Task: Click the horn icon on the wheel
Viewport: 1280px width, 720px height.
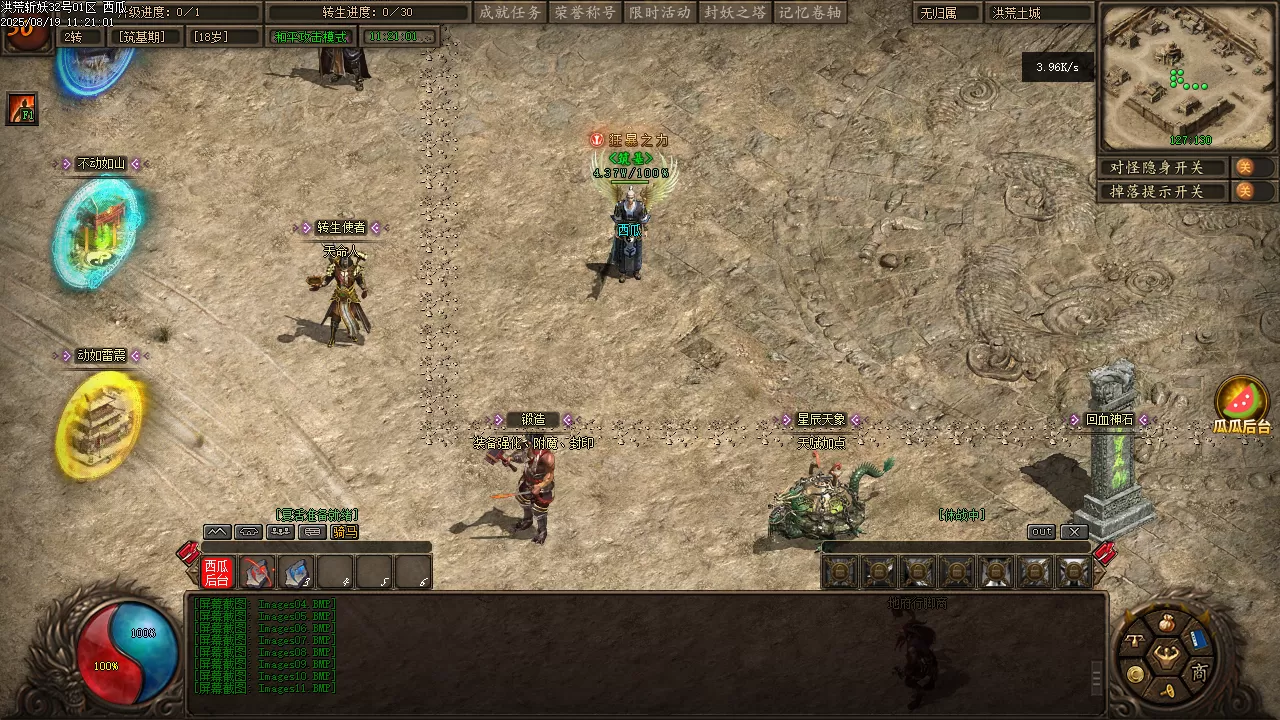Action: (x=1166, y=690)
